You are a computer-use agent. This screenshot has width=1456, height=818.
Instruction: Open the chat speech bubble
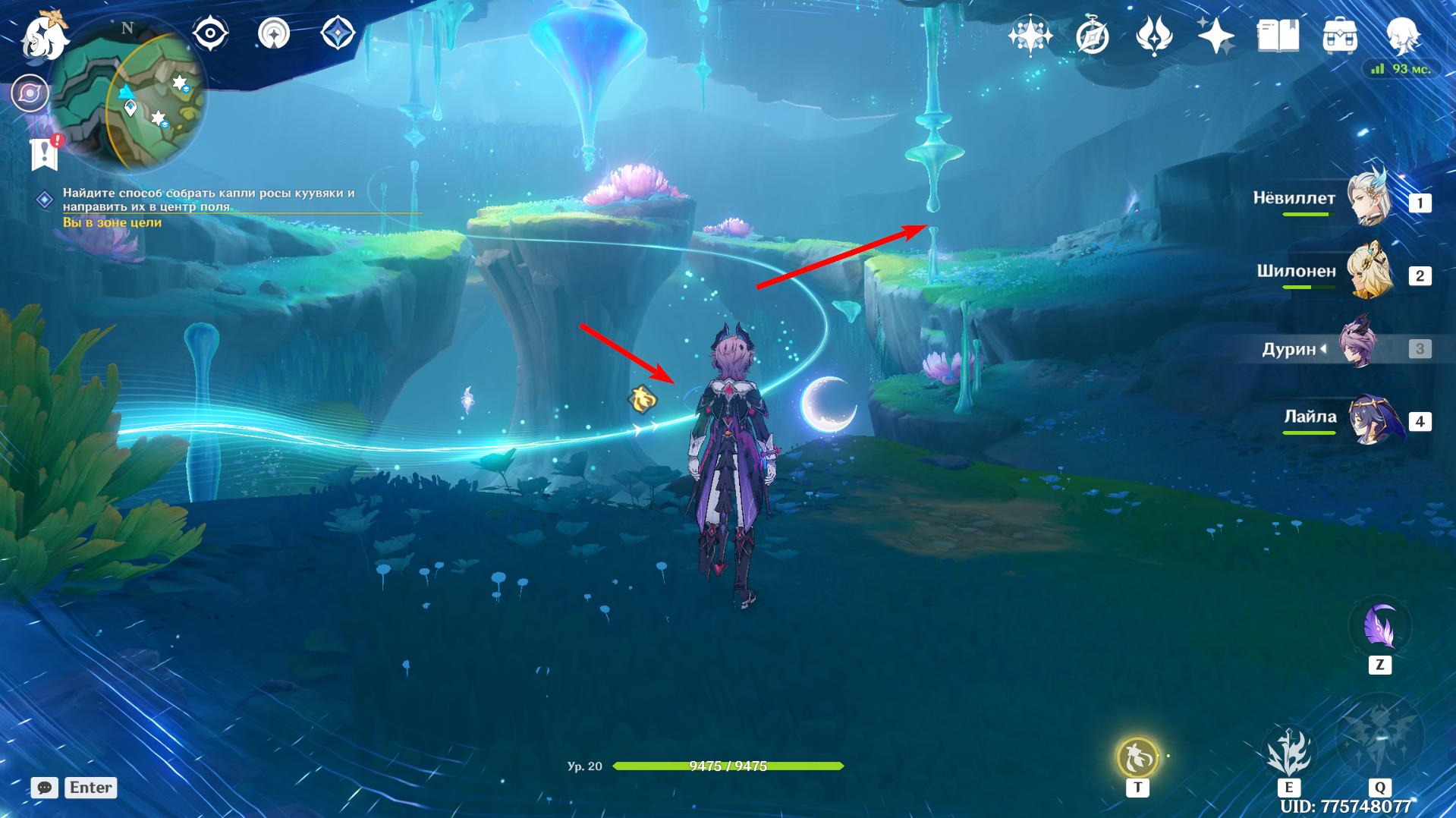(x=45, y=788)
